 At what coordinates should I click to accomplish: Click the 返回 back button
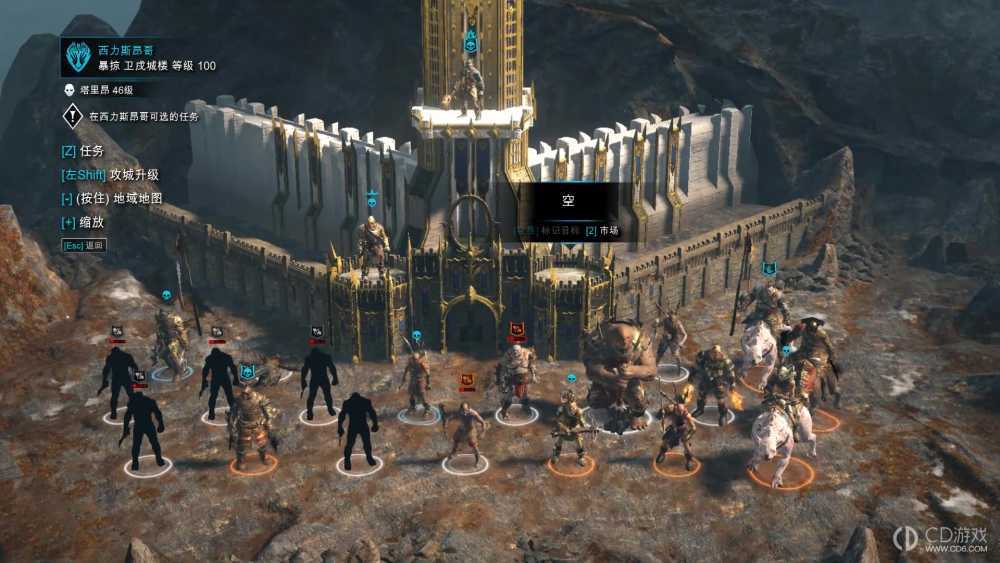[x=84, y=245]
